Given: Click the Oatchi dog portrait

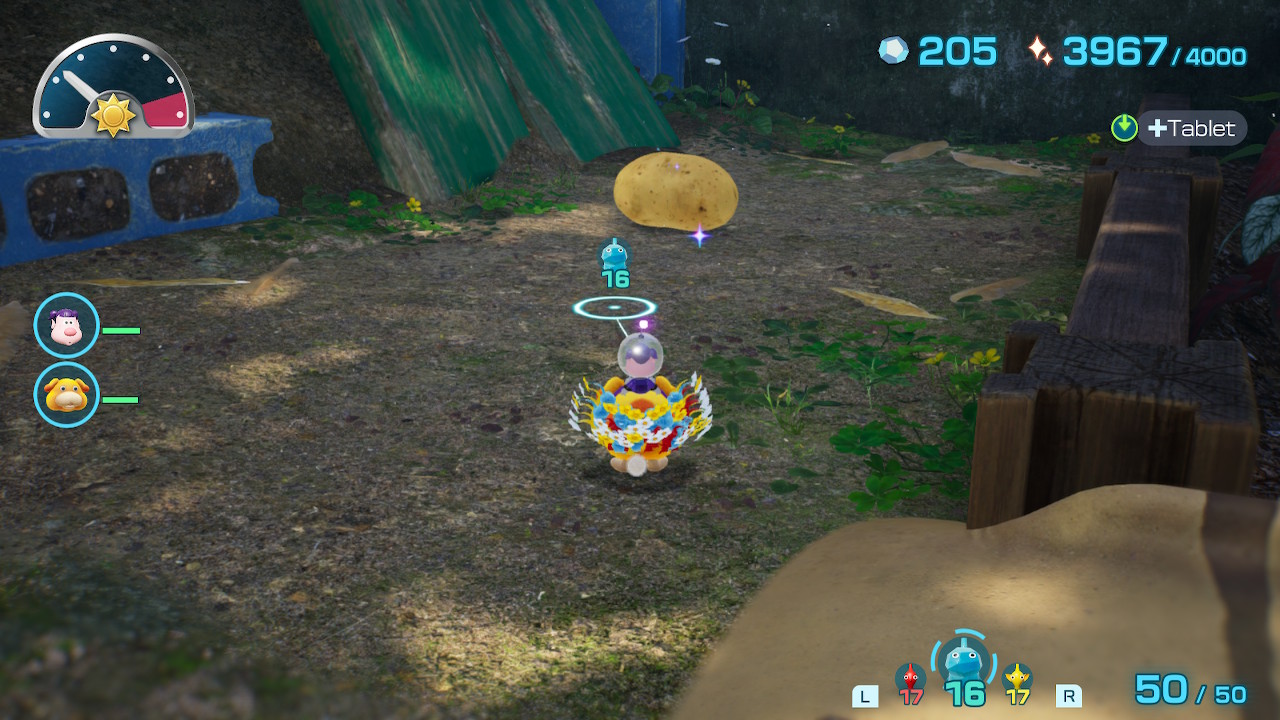Looking at the screenshot, I should [x=67, y=395].
